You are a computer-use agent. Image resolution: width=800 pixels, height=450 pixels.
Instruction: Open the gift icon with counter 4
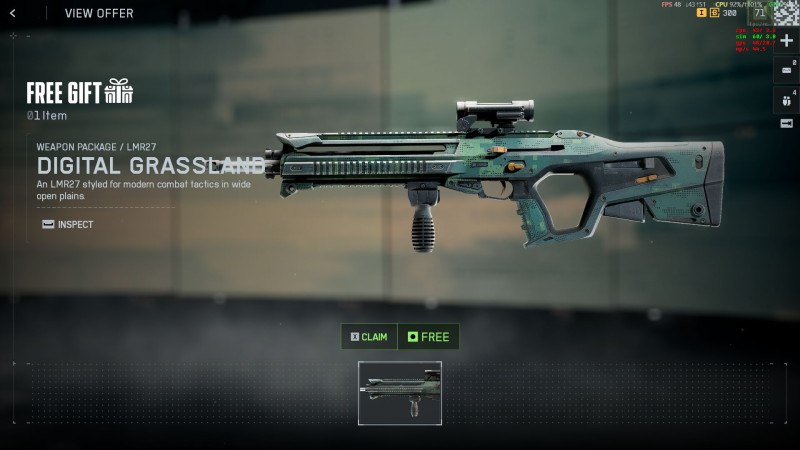pos(786,100)
